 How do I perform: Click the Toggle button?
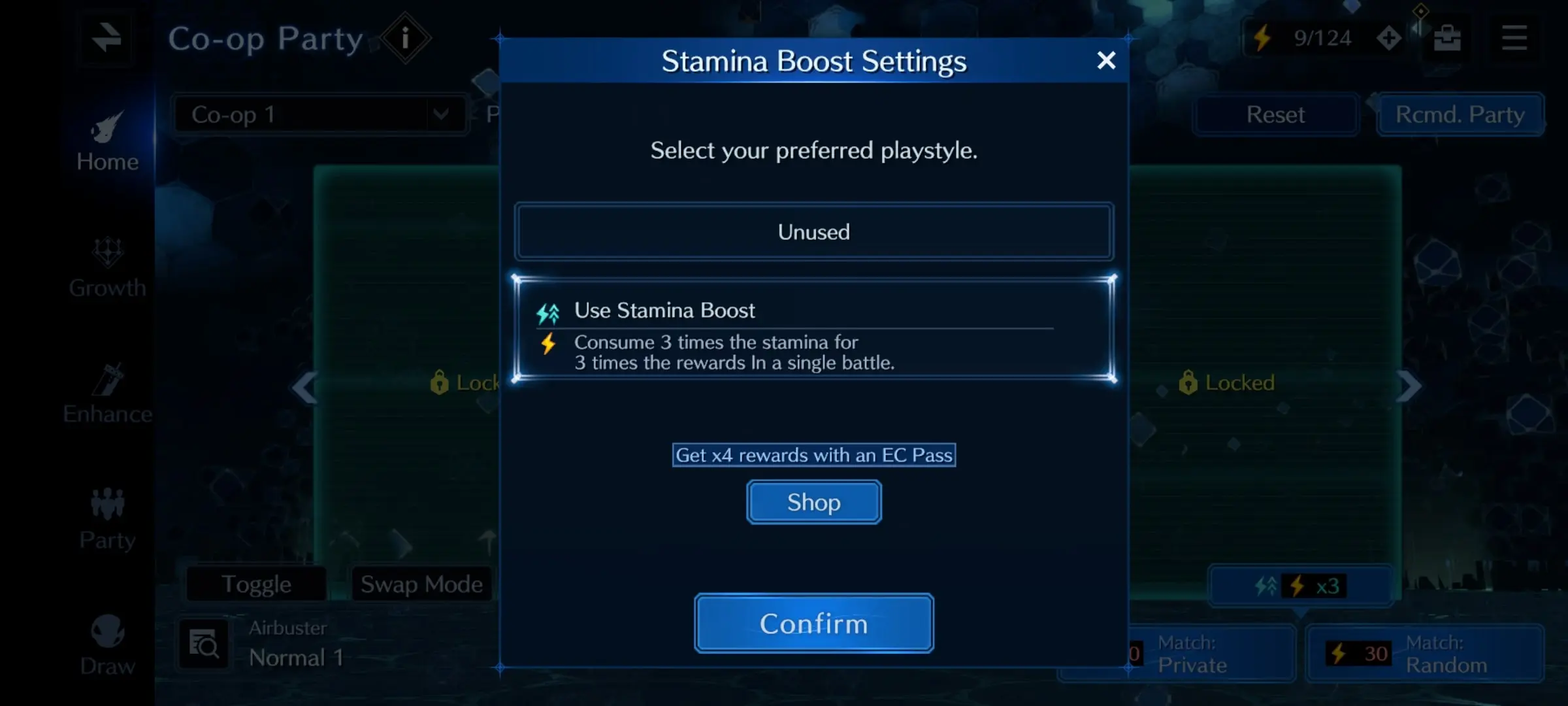coord(256,584)
